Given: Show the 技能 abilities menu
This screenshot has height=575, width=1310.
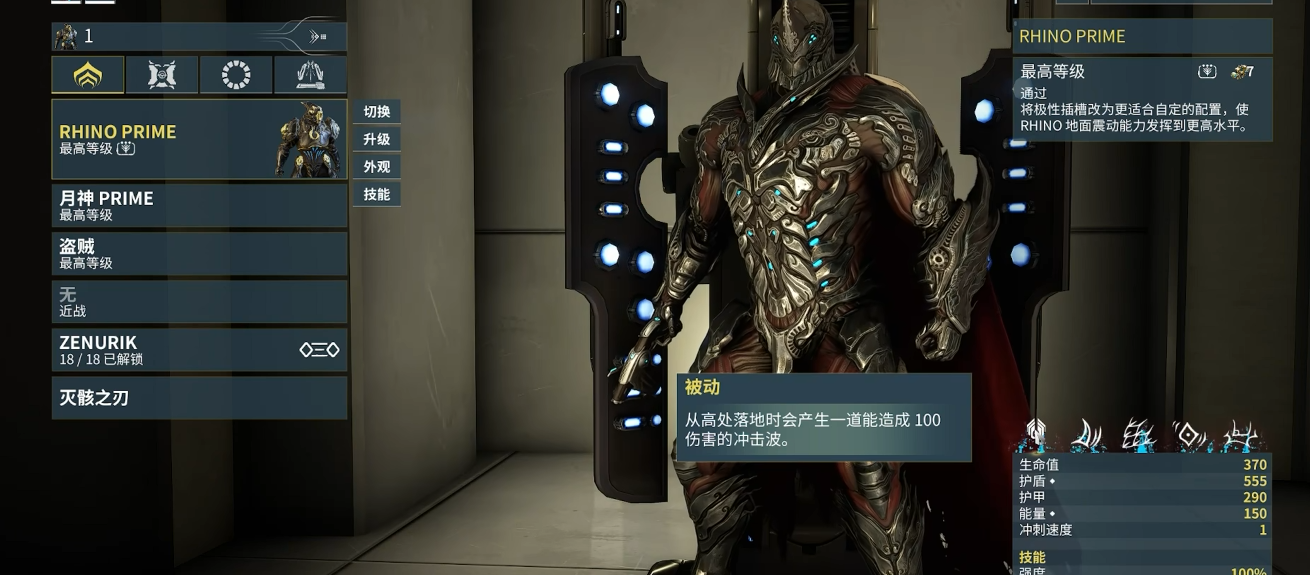Looking at the screenshot, I should (x=377, y=194).
